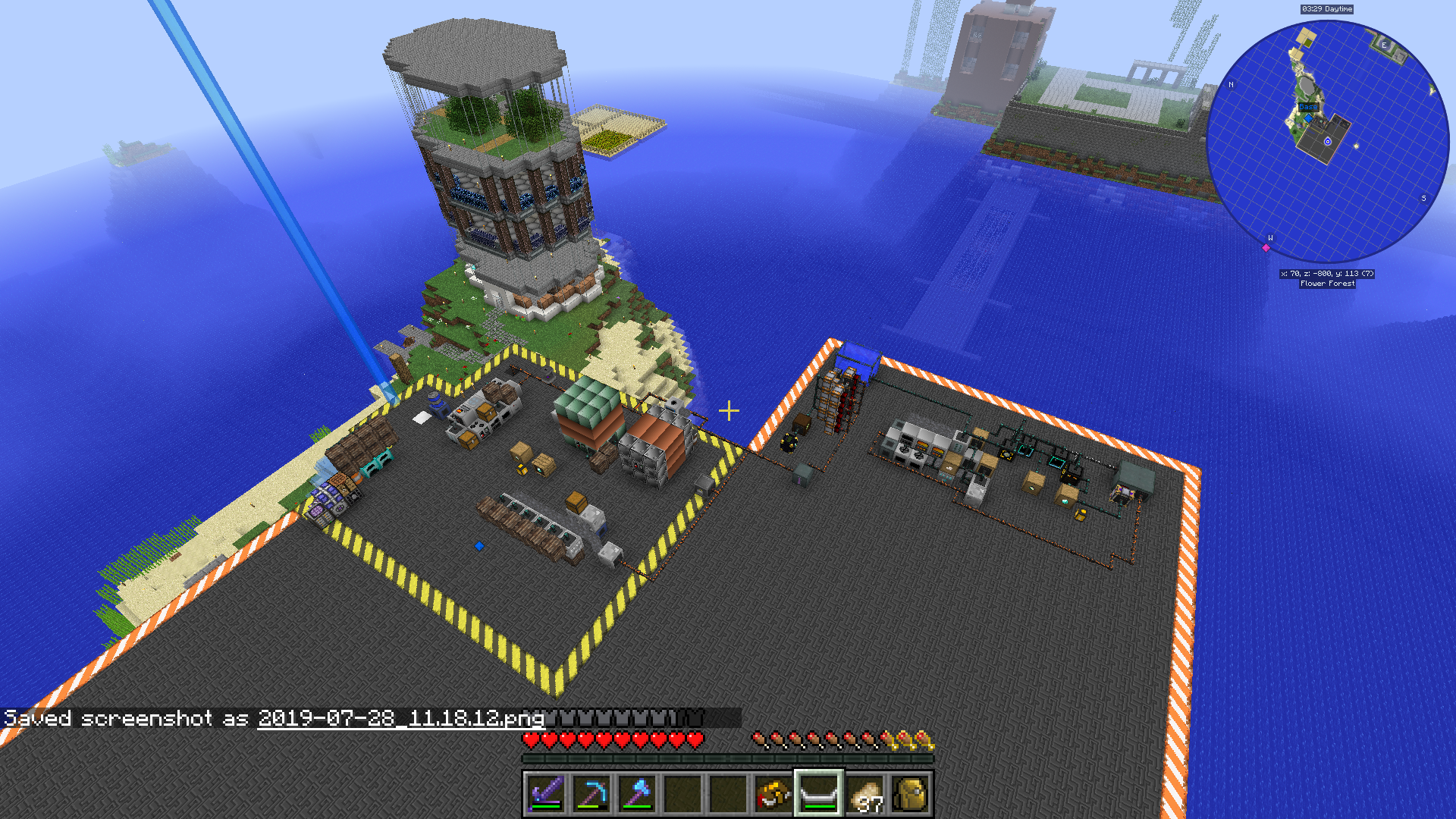Screen dimensions: 1456x819
Task: Choose the blue axe in the hotbar
Action: point(637,794)
